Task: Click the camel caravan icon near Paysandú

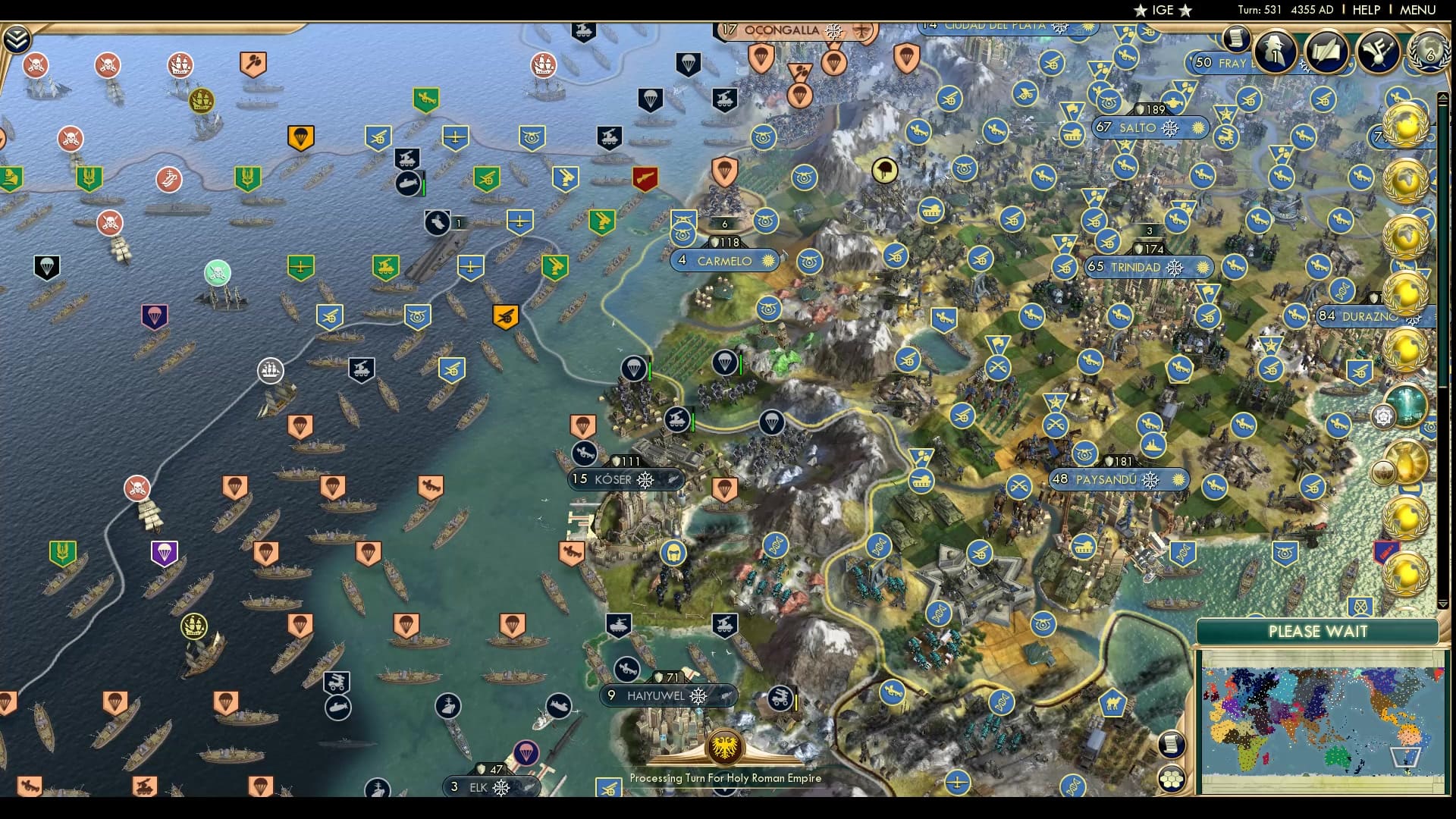Action: click(1113, 702)
